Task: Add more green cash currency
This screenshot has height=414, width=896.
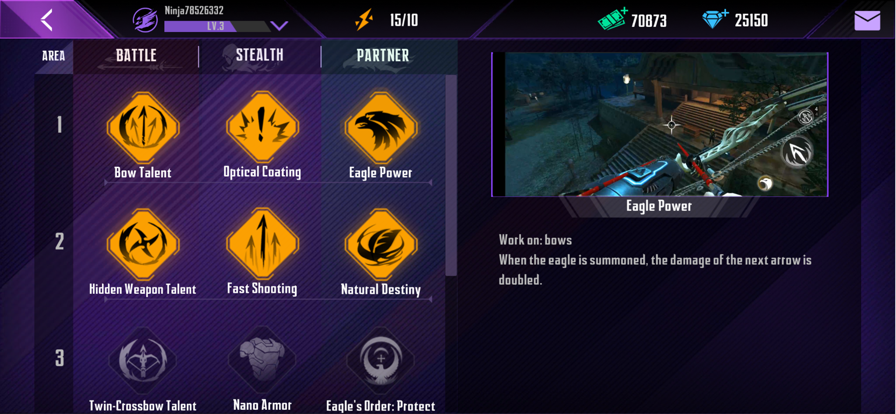Action: coord(612,20)
